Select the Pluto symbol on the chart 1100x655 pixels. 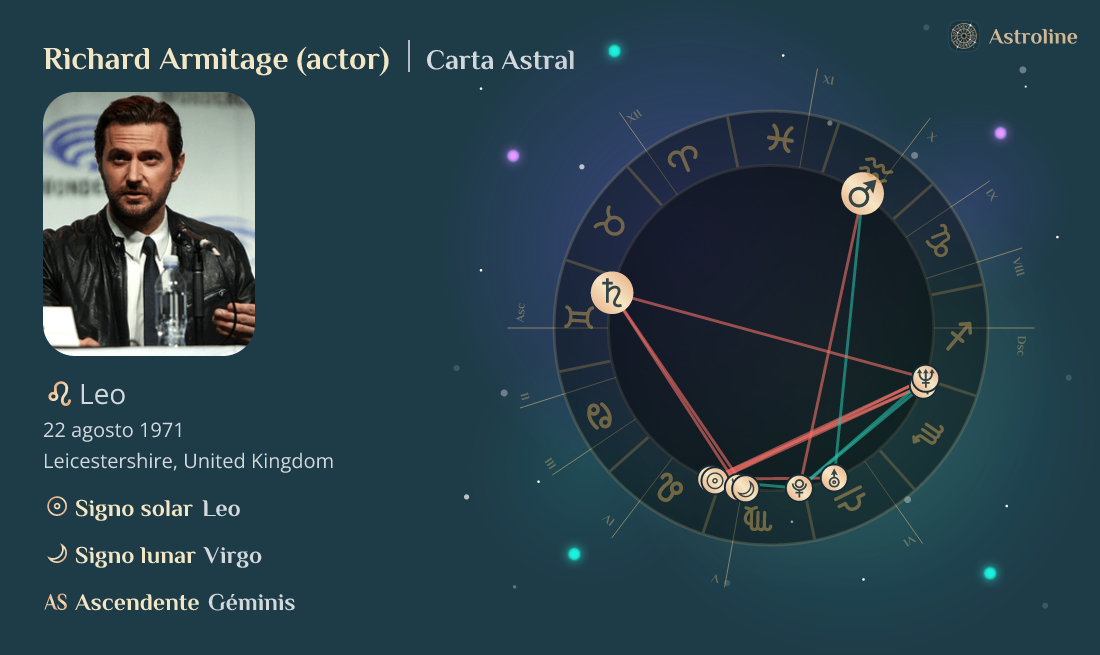point(799,487)
